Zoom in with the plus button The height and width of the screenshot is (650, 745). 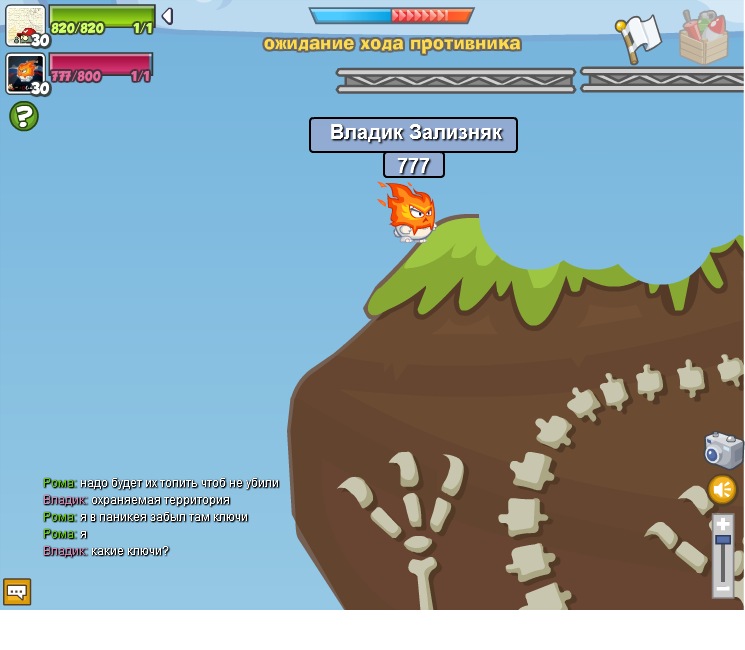723,523
